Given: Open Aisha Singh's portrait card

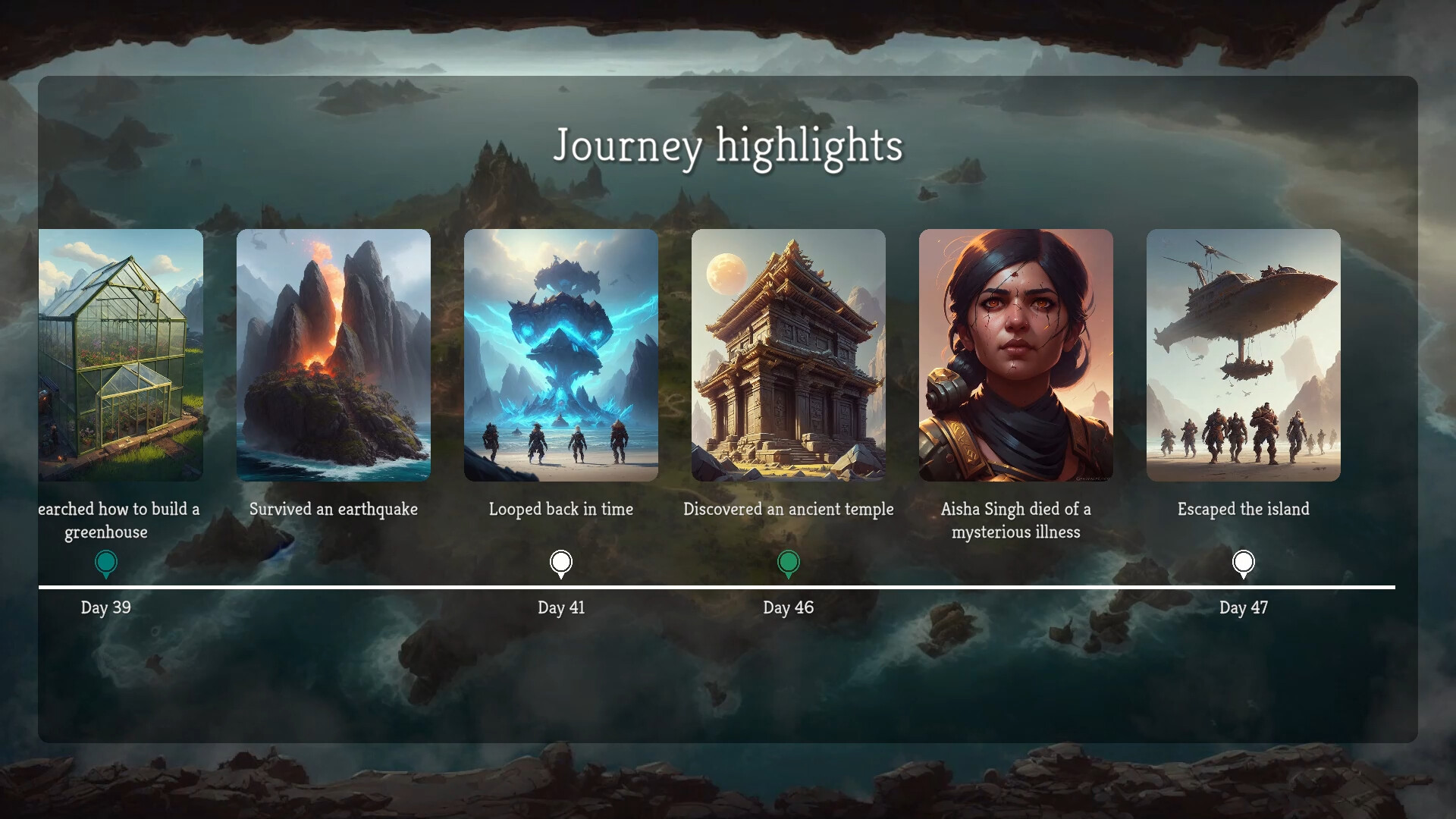Looking at the screenshot, I should pyautogui.click(x=1016, y=356).
